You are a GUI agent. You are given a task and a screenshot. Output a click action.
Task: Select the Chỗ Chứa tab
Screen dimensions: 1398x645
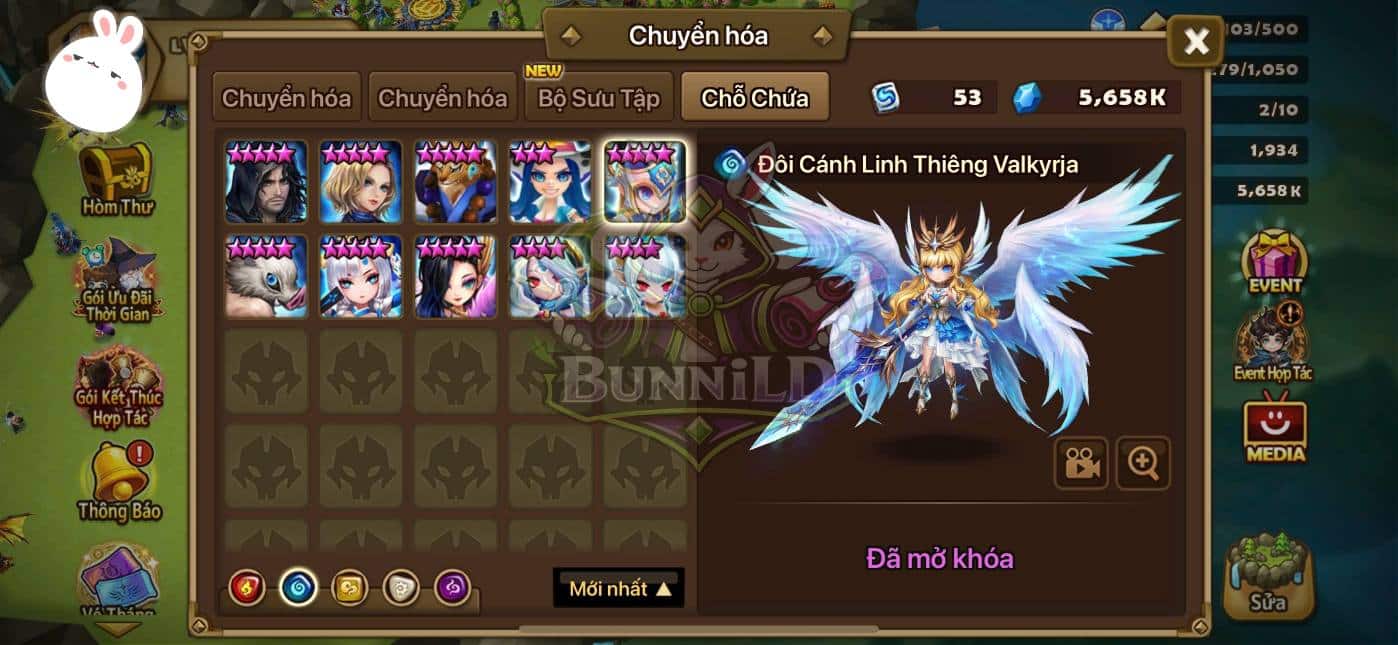pos(755,98)
